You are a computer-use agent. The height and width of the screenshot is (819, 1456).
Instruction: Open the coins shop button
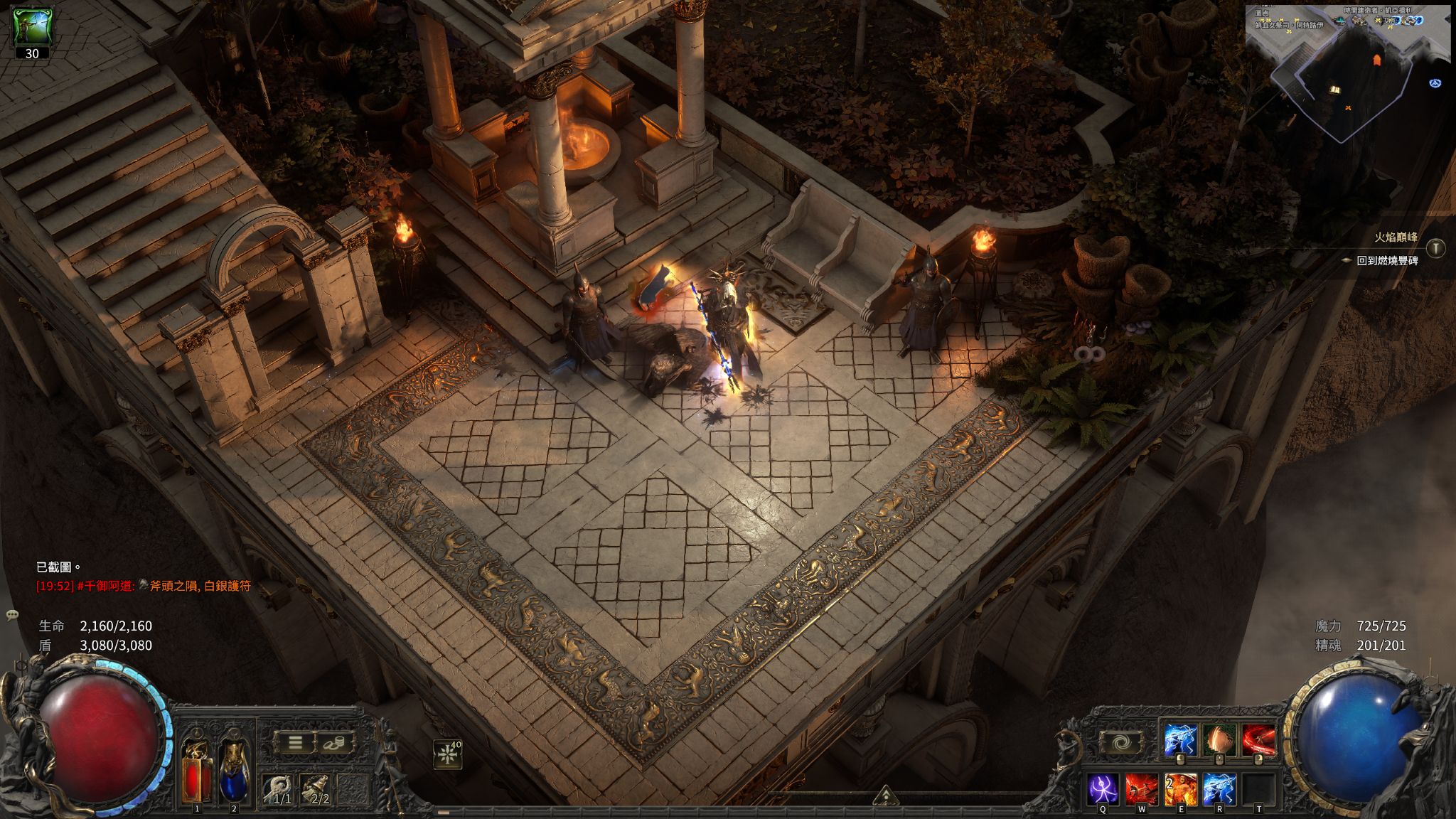[335, 743]
